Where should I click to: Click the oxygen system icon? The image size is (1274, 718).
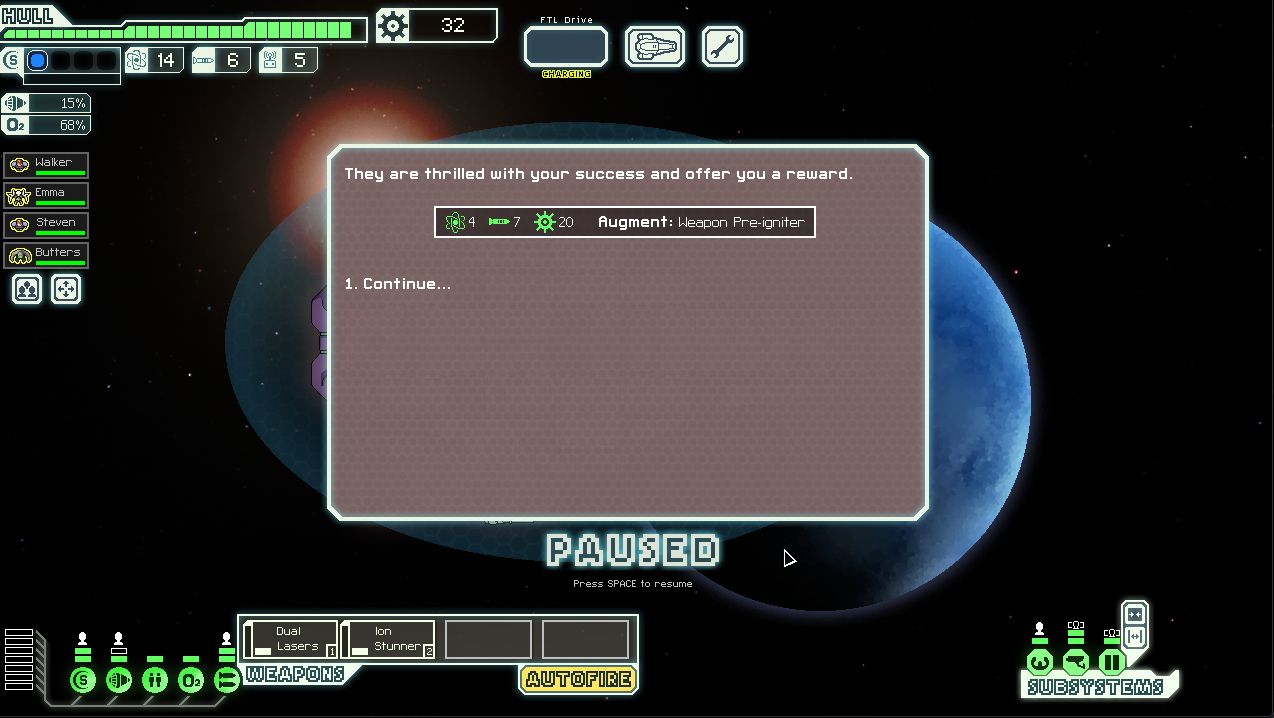click(191, 681)
